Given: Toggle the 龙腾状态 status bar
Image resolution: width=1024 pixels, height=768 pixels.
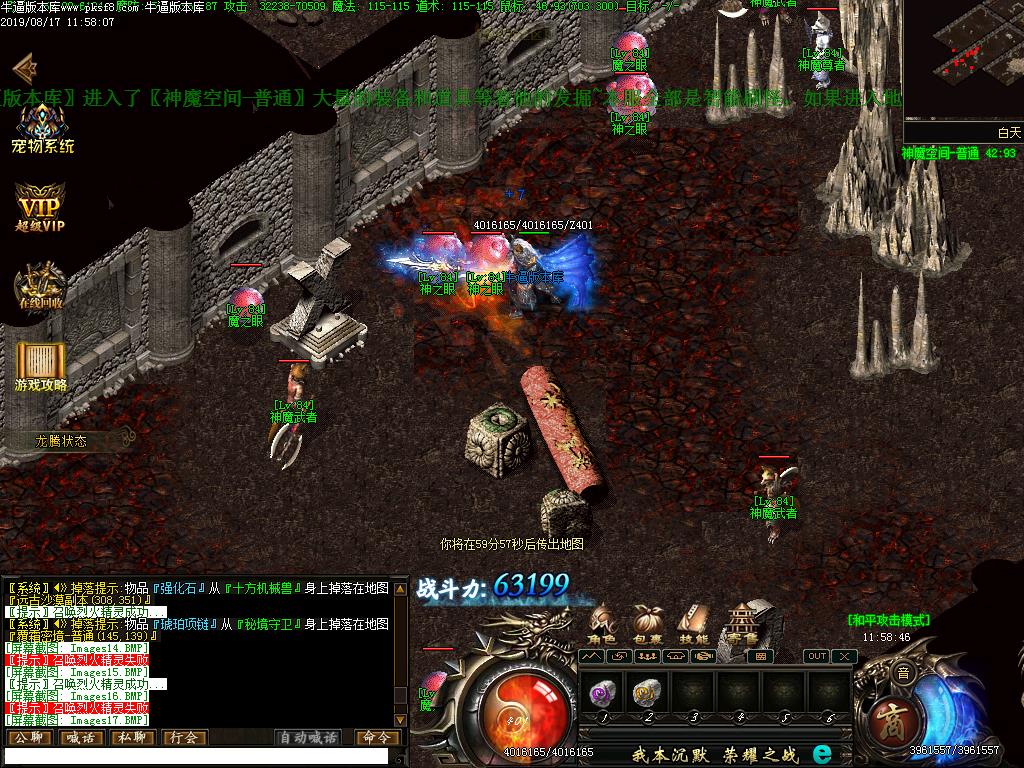Looking at the screenshot, I should 62,440.
